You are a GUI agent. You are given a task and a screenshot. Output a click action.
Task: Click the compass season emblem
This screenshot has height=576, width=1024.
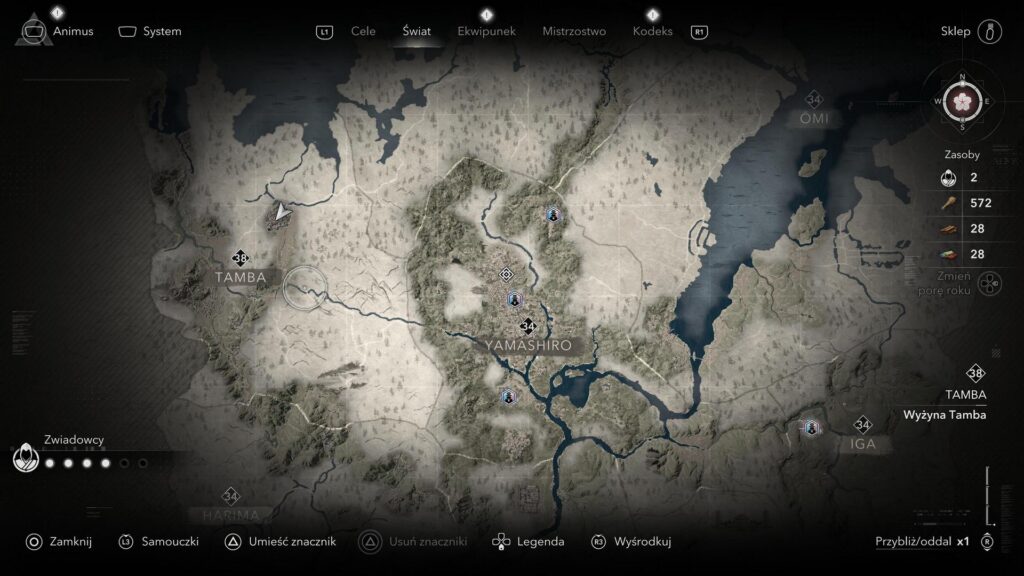click(x=962, y=101)
